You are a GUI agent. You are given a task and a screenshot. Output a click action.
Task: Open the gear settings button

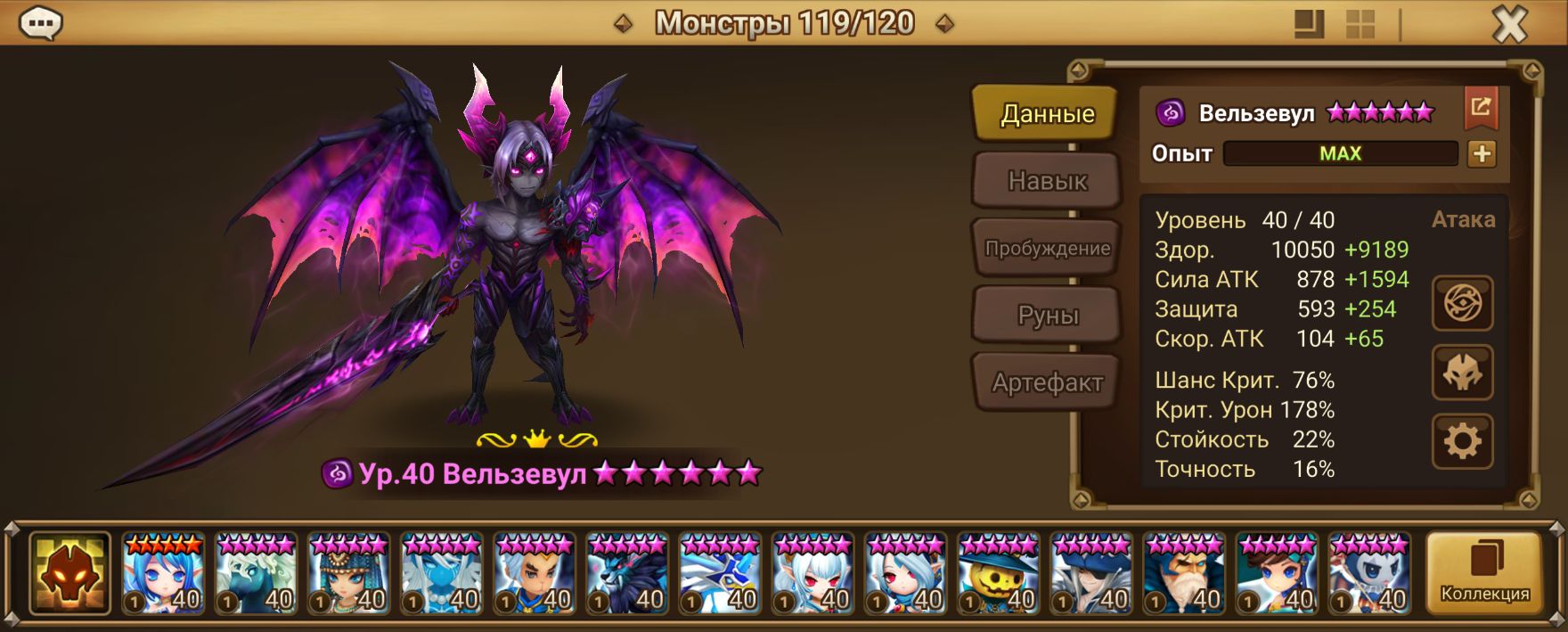click(x=1462, y=441)
